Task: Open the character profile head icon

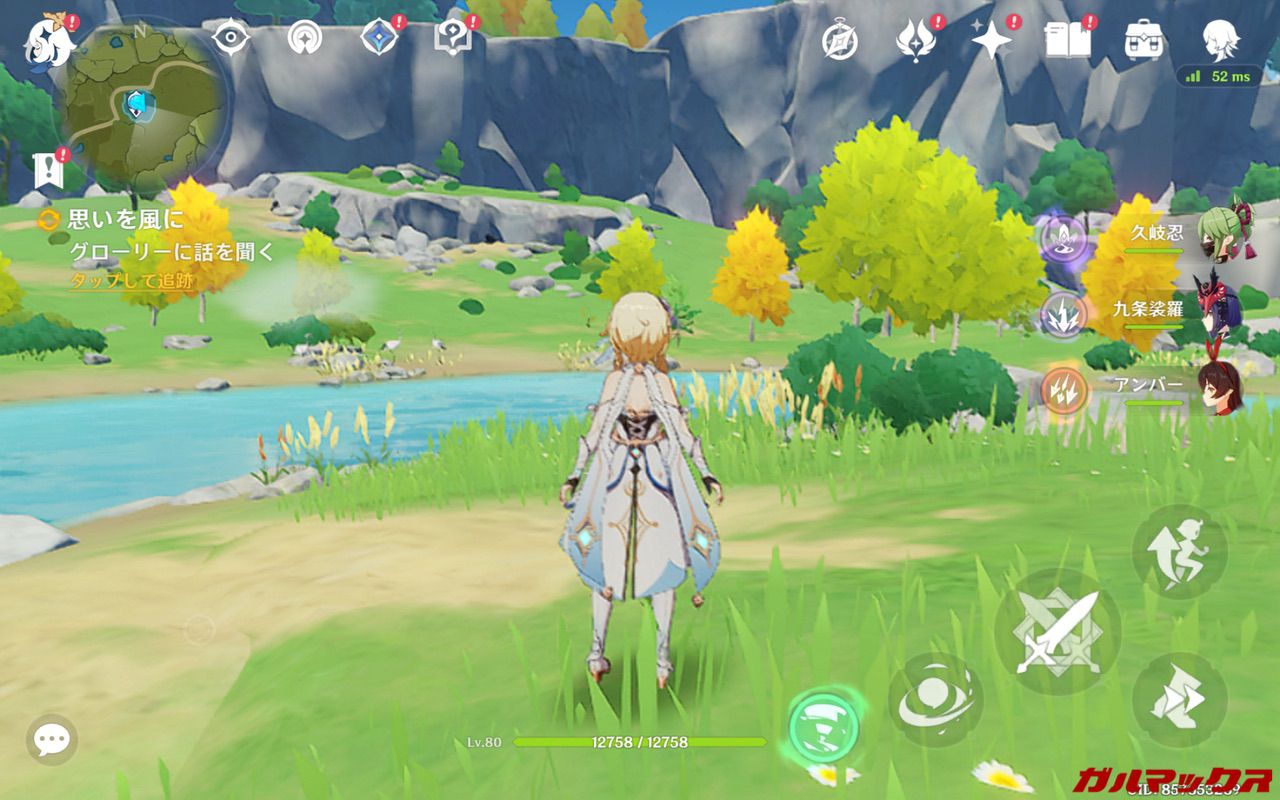Action: (1220, 40)
